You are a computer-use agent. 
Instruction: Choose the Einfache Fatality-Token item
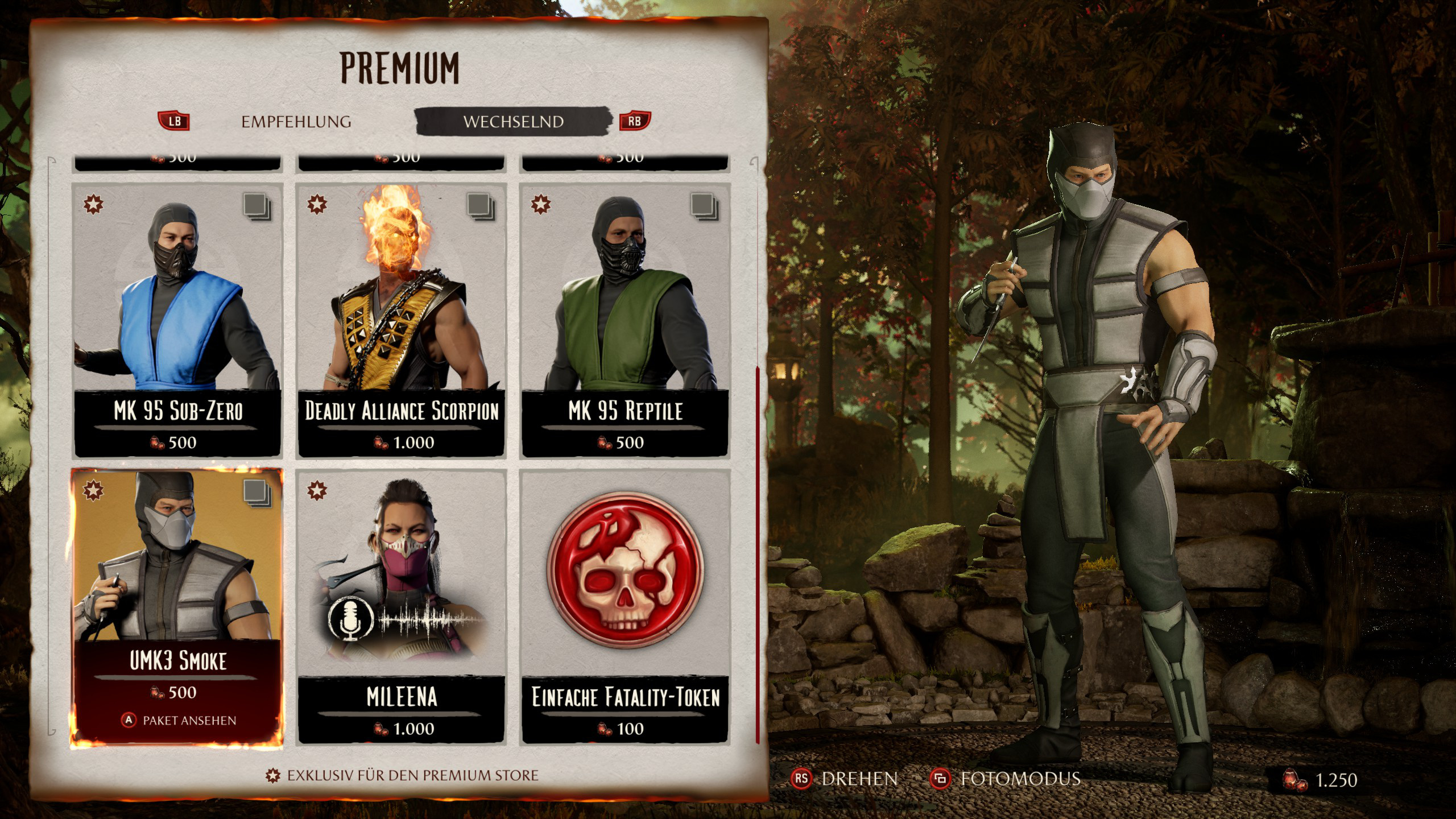[x=625, y=606]
